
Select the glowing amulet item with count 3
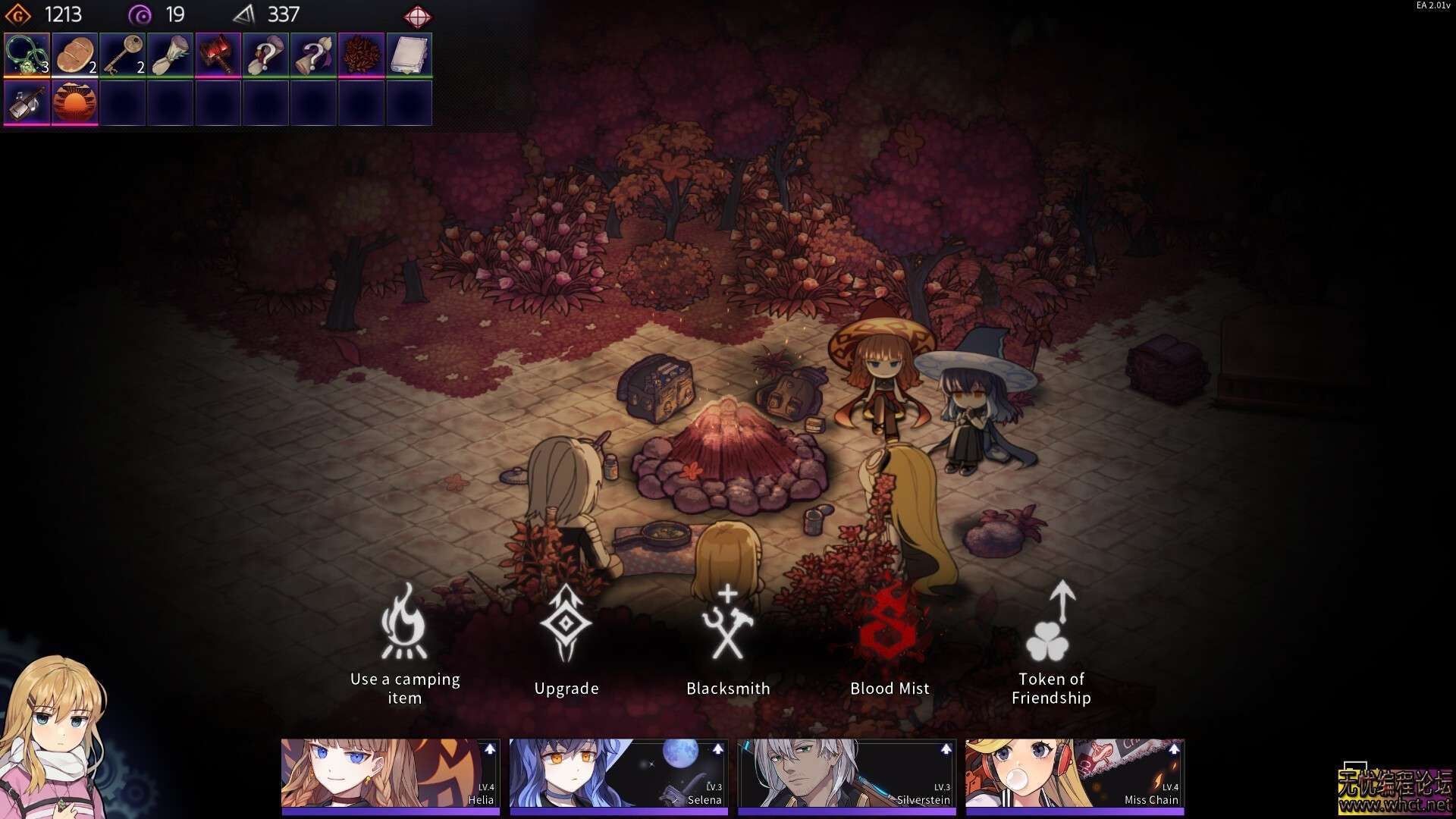point(27,55)
